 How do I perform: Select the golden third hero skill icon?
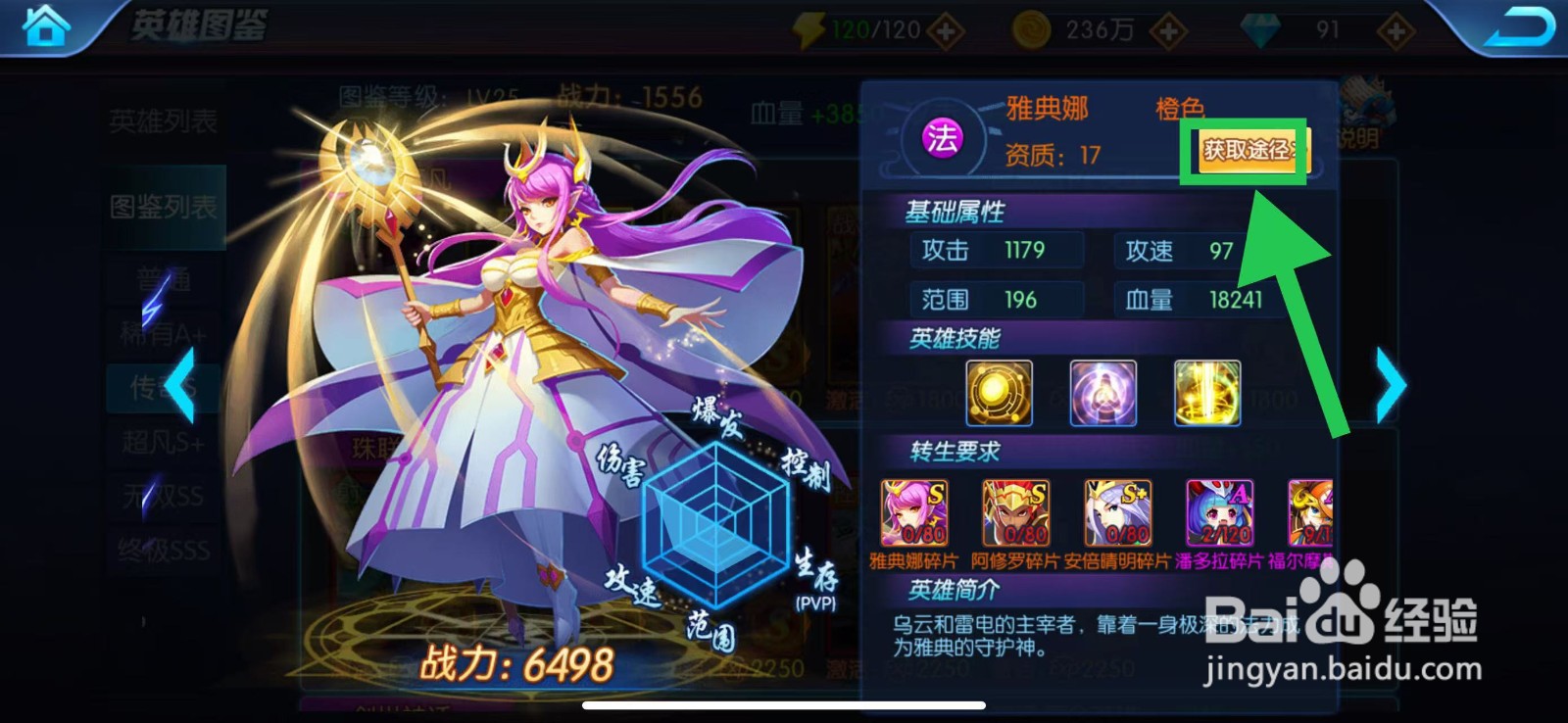pos(1207,394)
